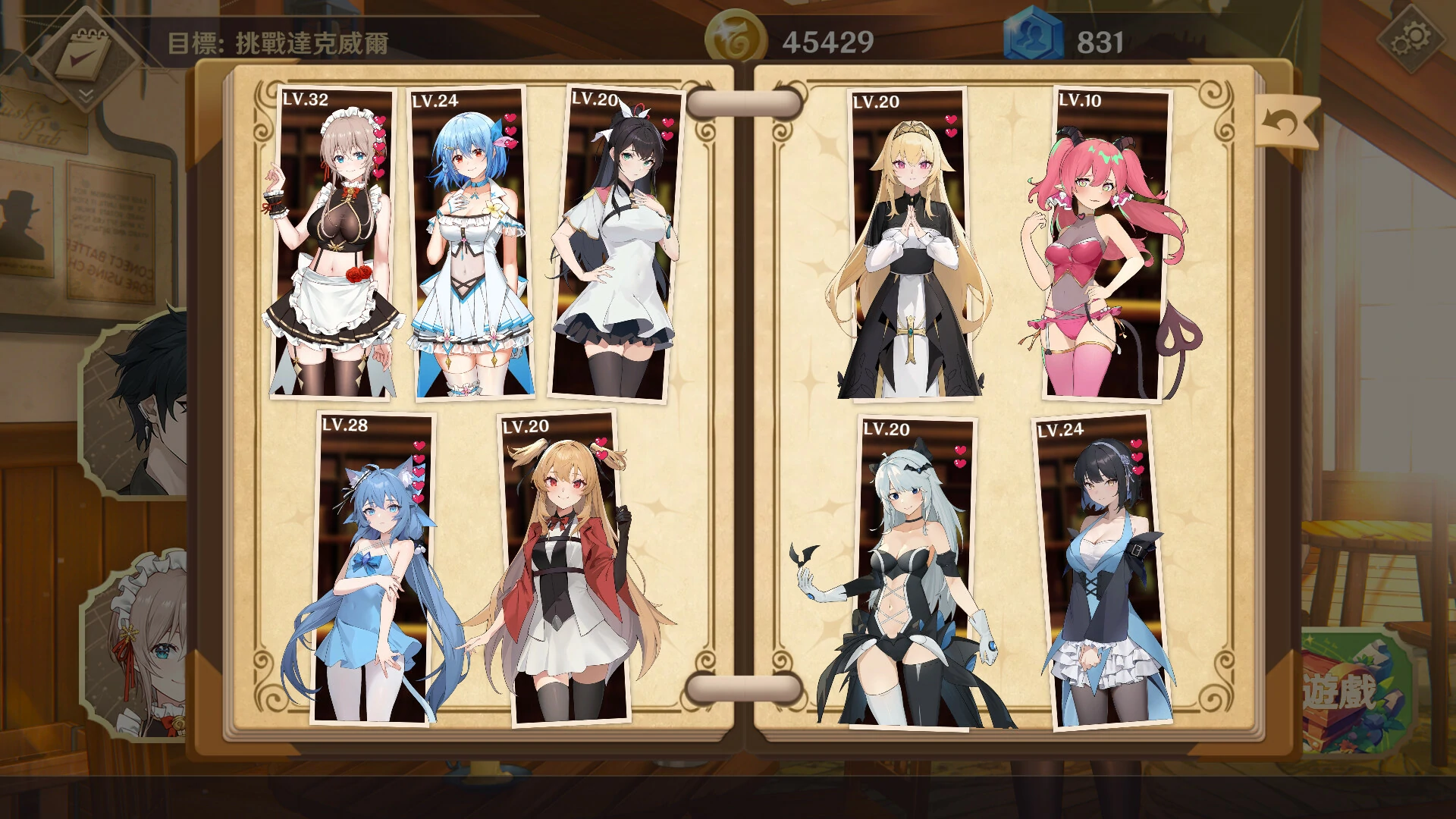Viewport: 1456px width, 819px height.
Task: Expand the double-chevron under the task icon
Action: [86, 96]
